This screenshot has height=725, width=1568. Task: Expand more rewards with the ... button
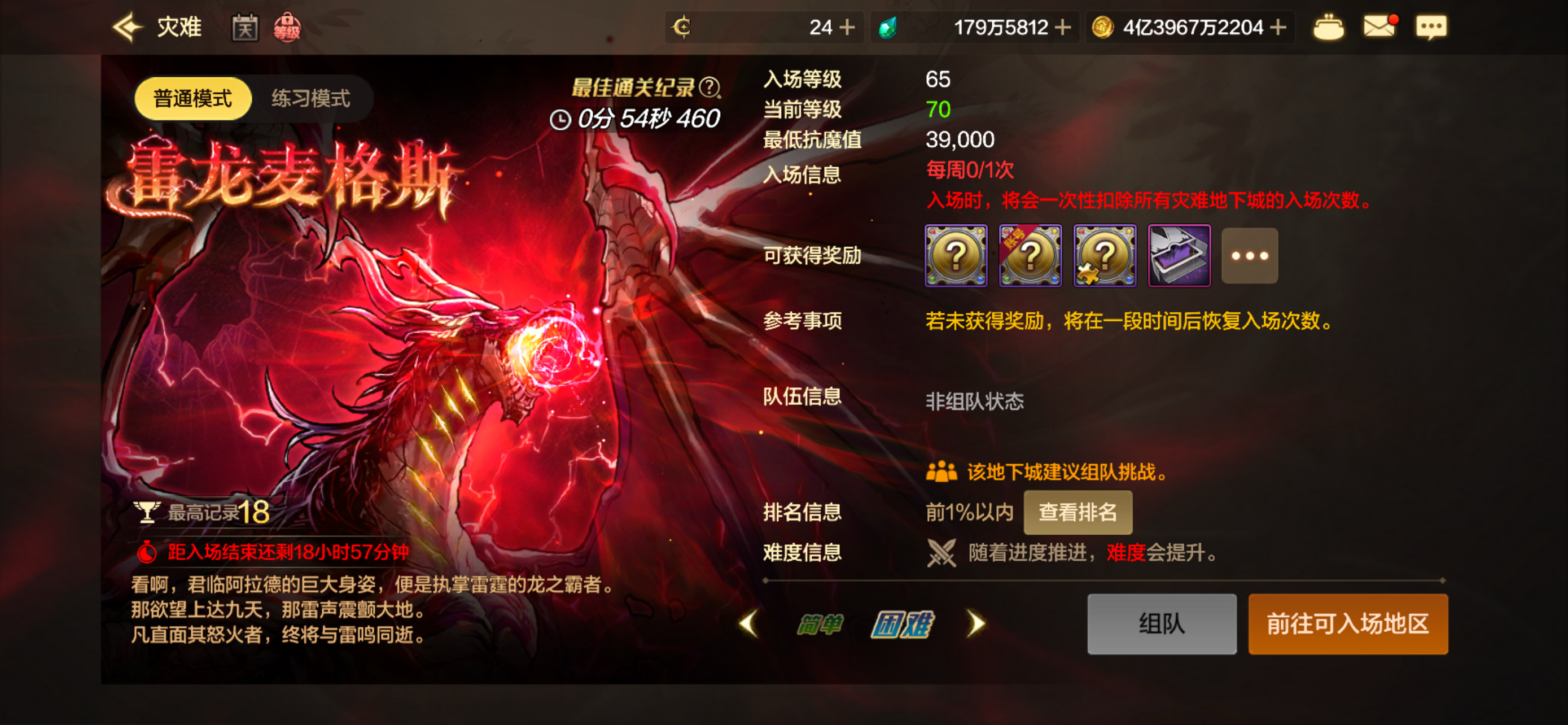1249,256
